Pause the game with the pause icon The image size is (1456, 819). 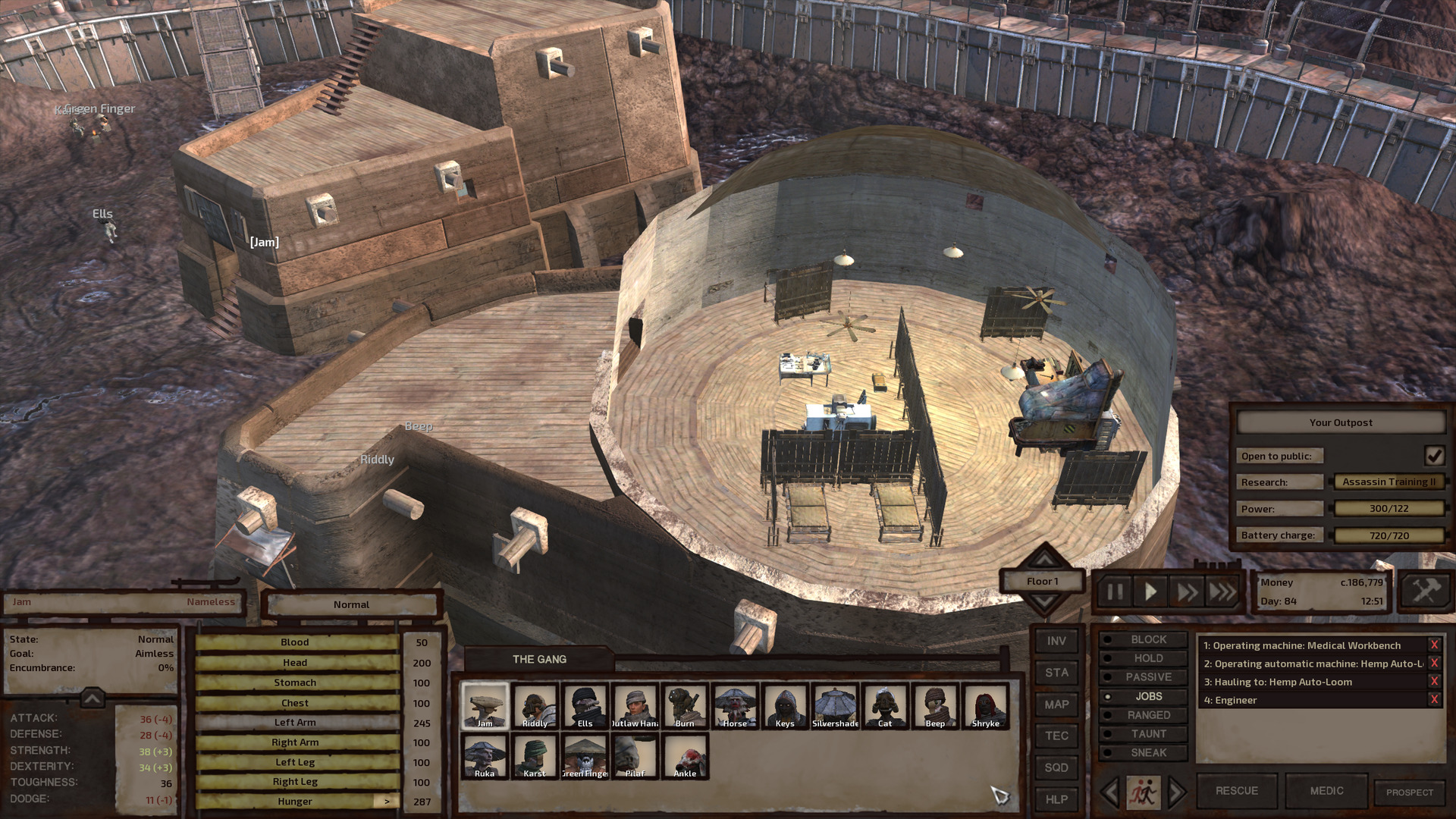[1114, 592]
